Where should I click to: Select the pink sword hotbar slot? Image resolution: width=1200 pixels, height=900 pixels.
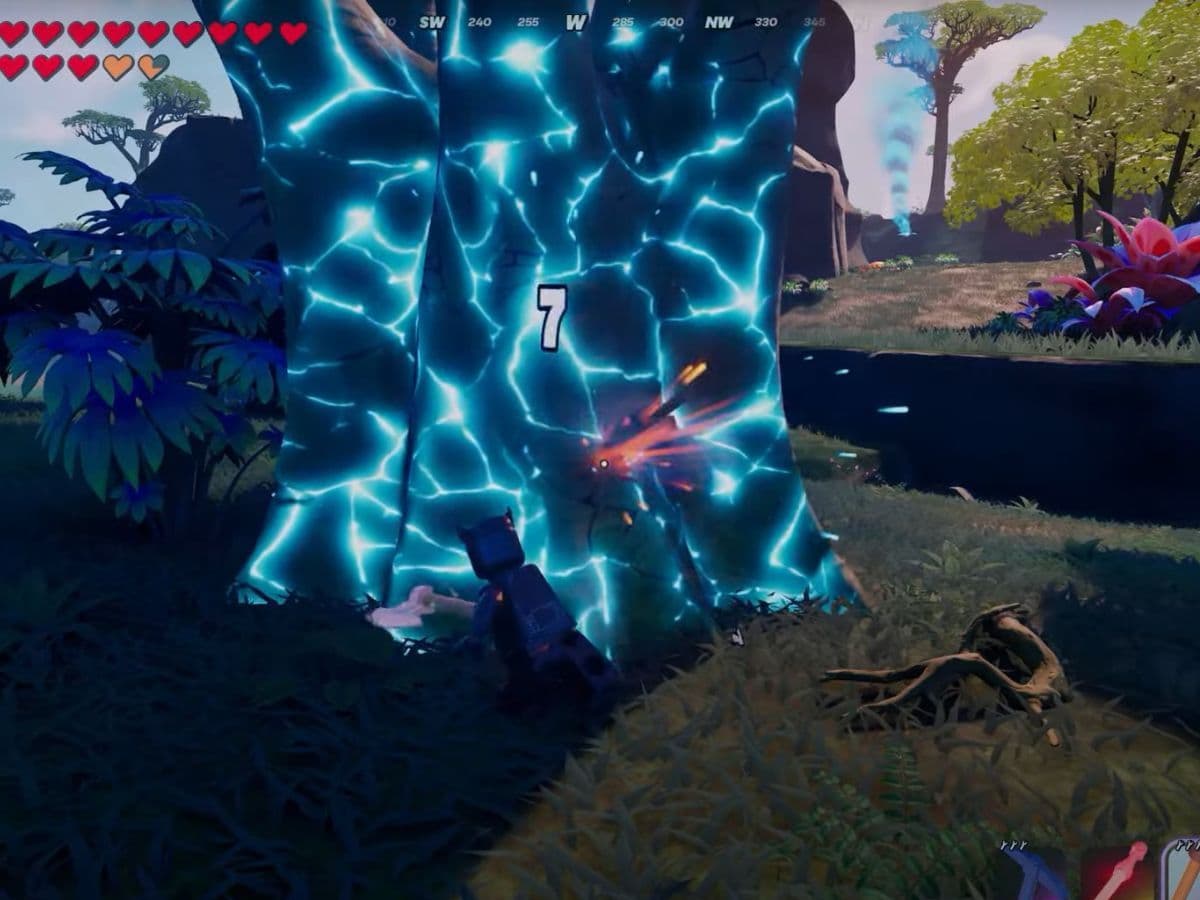[x=1115, y=872]
